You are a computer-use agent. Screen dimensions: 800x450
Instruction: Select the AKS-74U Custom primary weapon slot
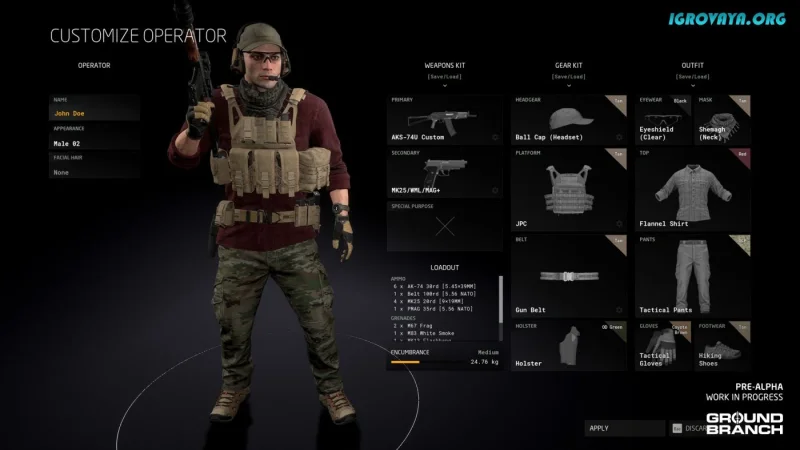pyautogui.click(x=444, y=120)
